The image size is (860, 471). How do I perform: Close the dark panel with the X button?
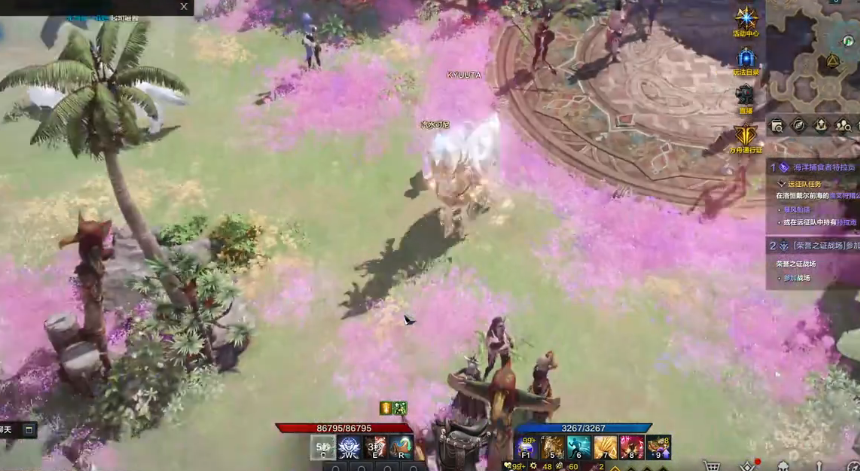(184, 6)
